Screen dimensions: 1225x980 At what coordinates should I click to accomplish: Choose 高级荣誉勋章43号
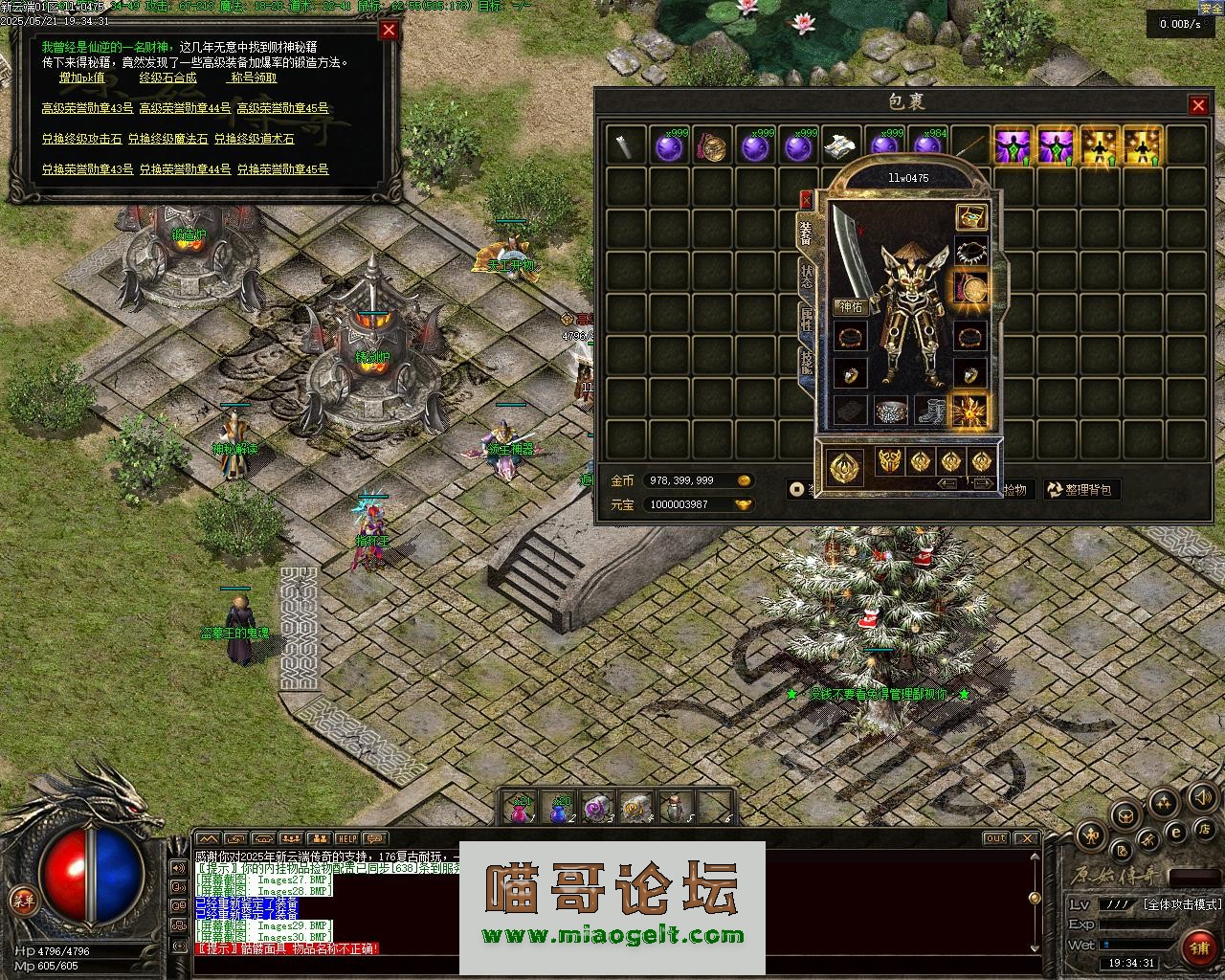pos(87,108)
